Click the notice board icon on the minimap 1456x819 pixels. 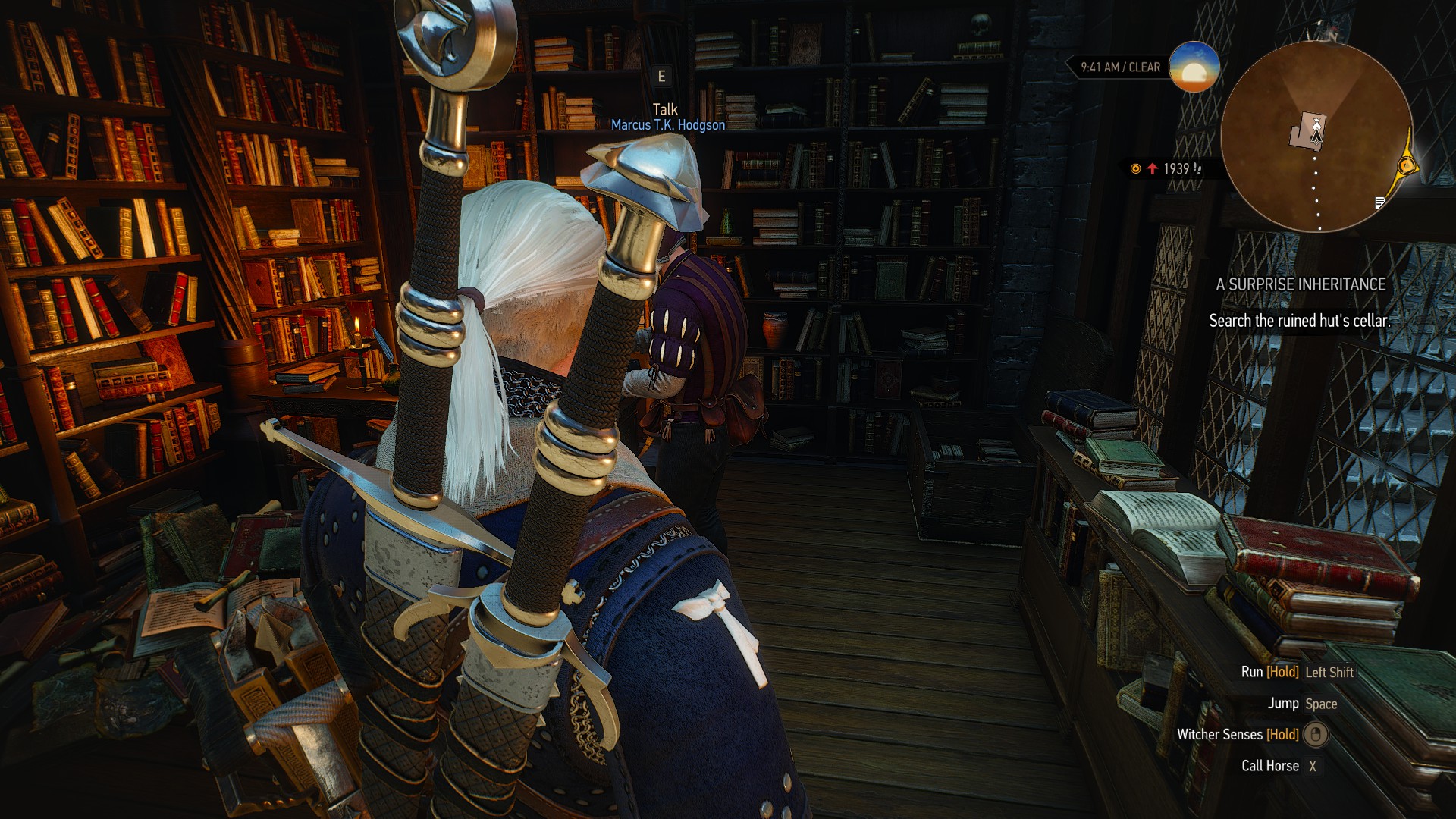coord(1379,202)
